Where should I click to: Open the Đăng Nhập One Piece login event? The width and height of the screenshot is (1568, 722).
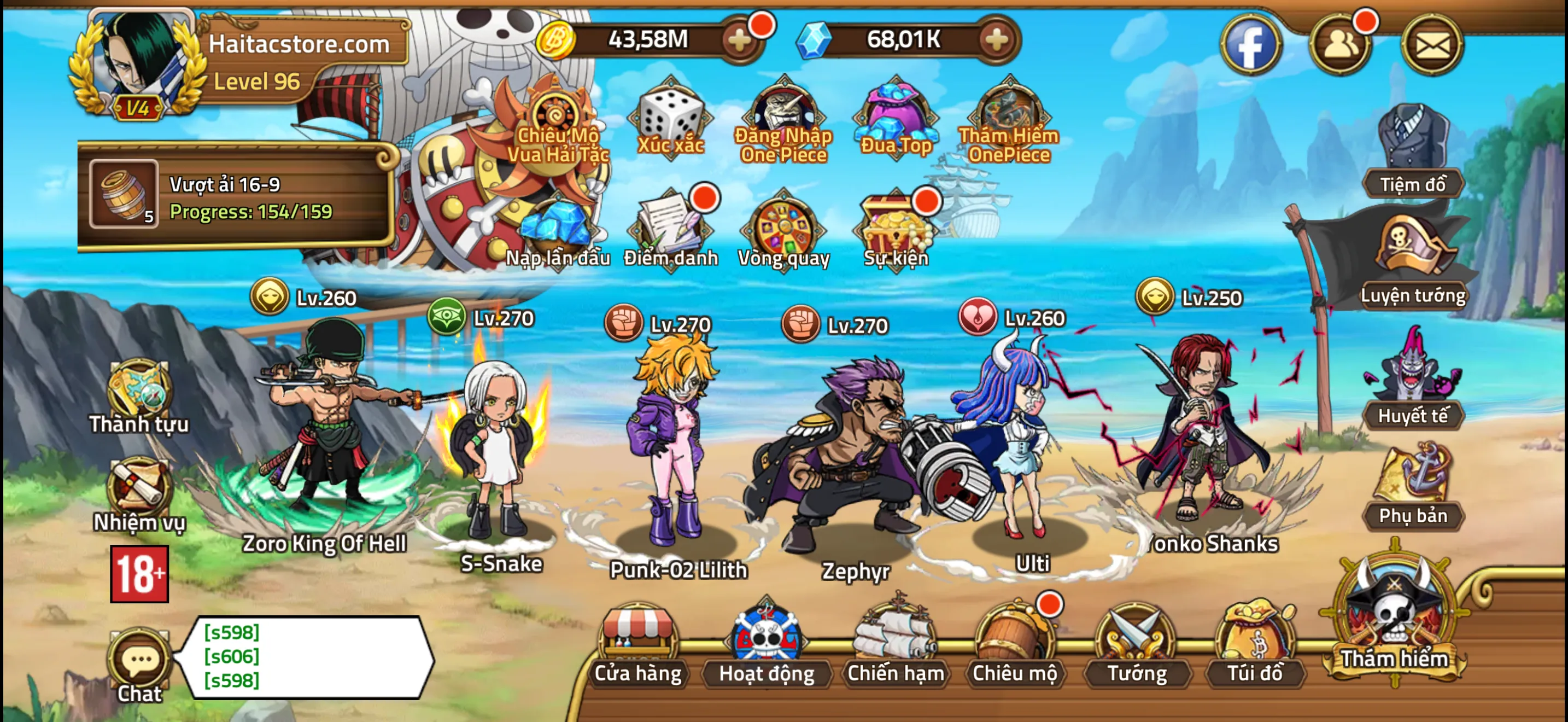click(784, 115)
